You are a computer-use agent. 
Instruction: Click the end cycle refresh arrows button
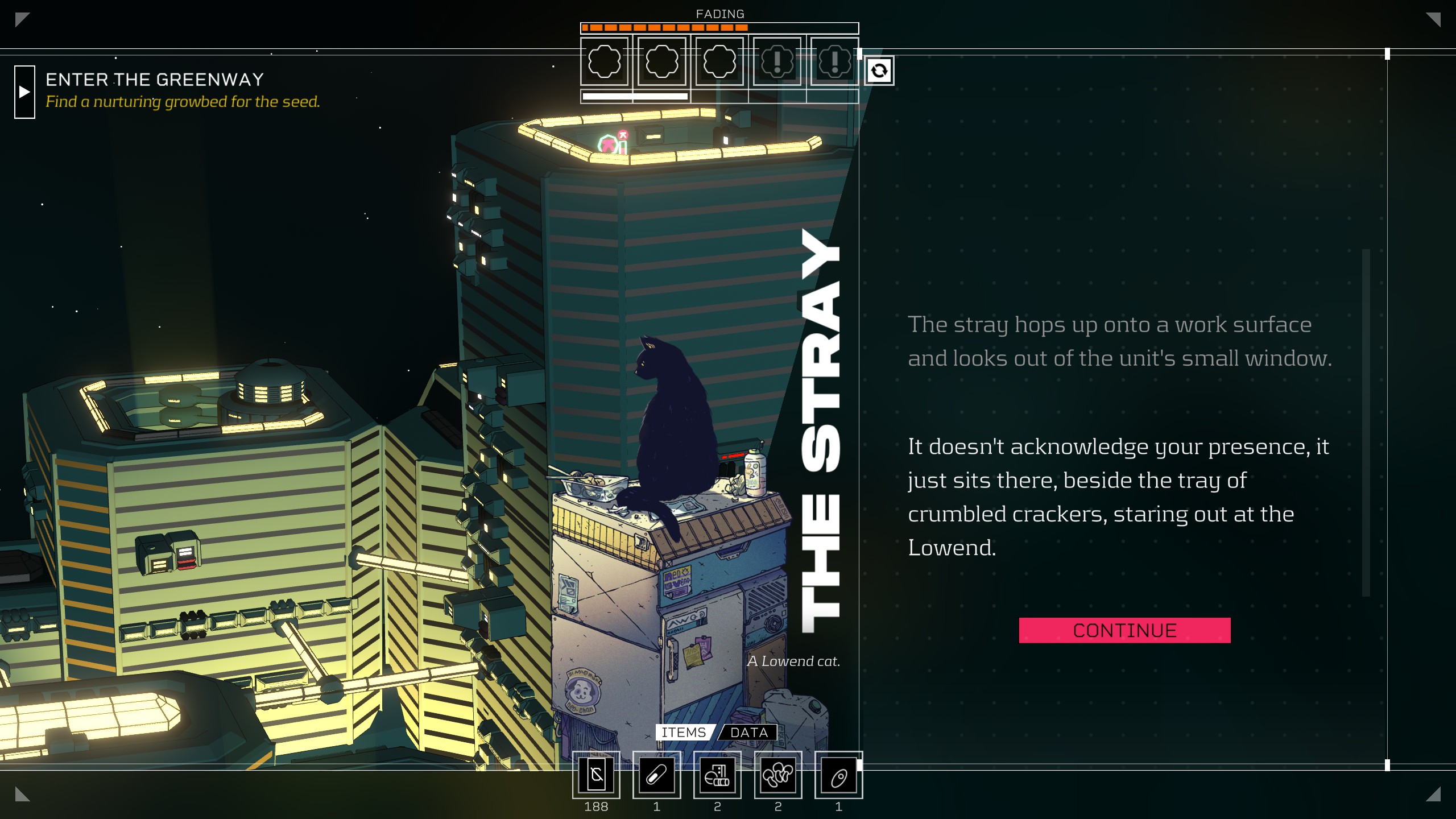tap(879, 71)
